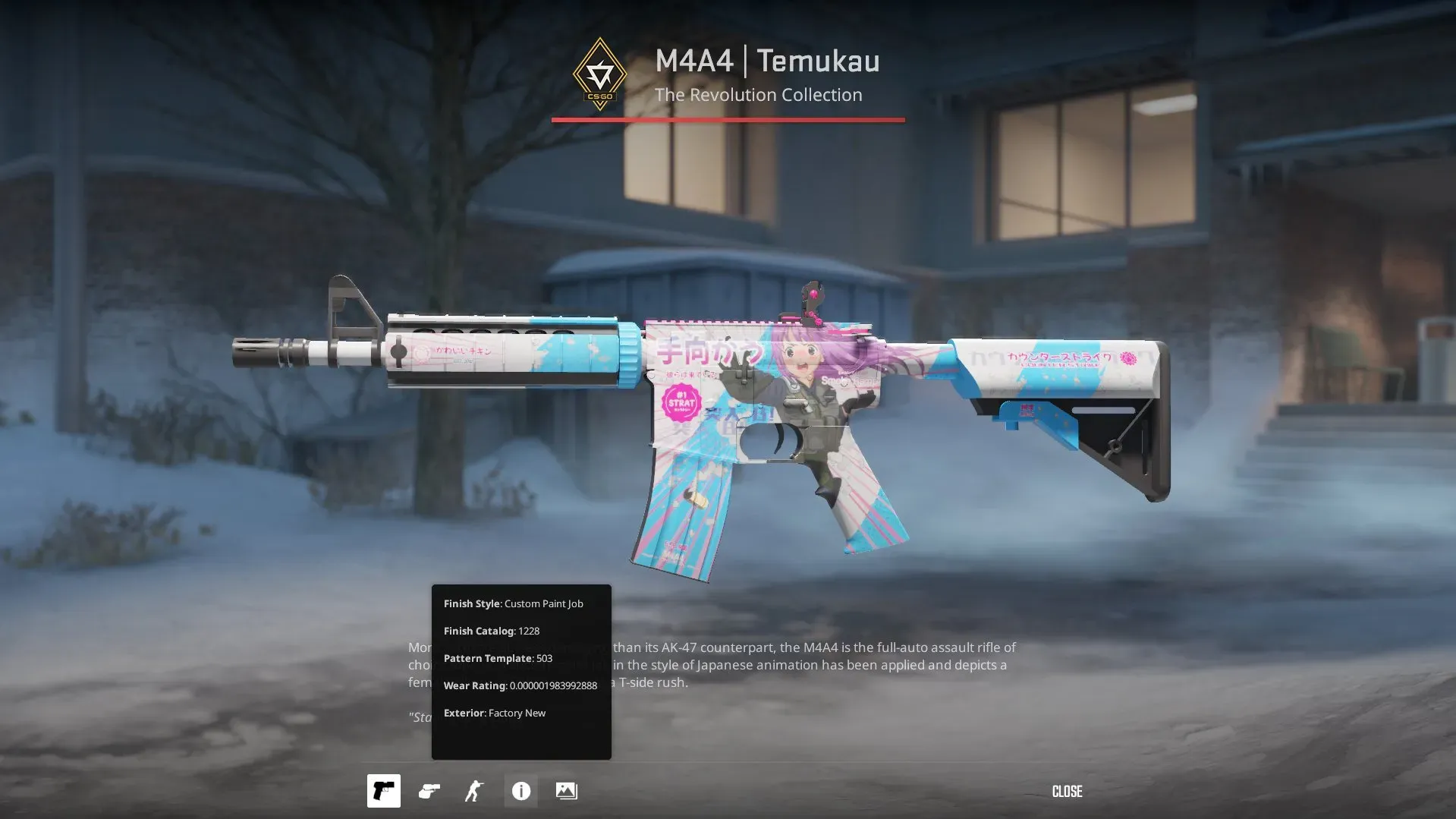Switch to the hand-held weapon view

tap(429, 791)
